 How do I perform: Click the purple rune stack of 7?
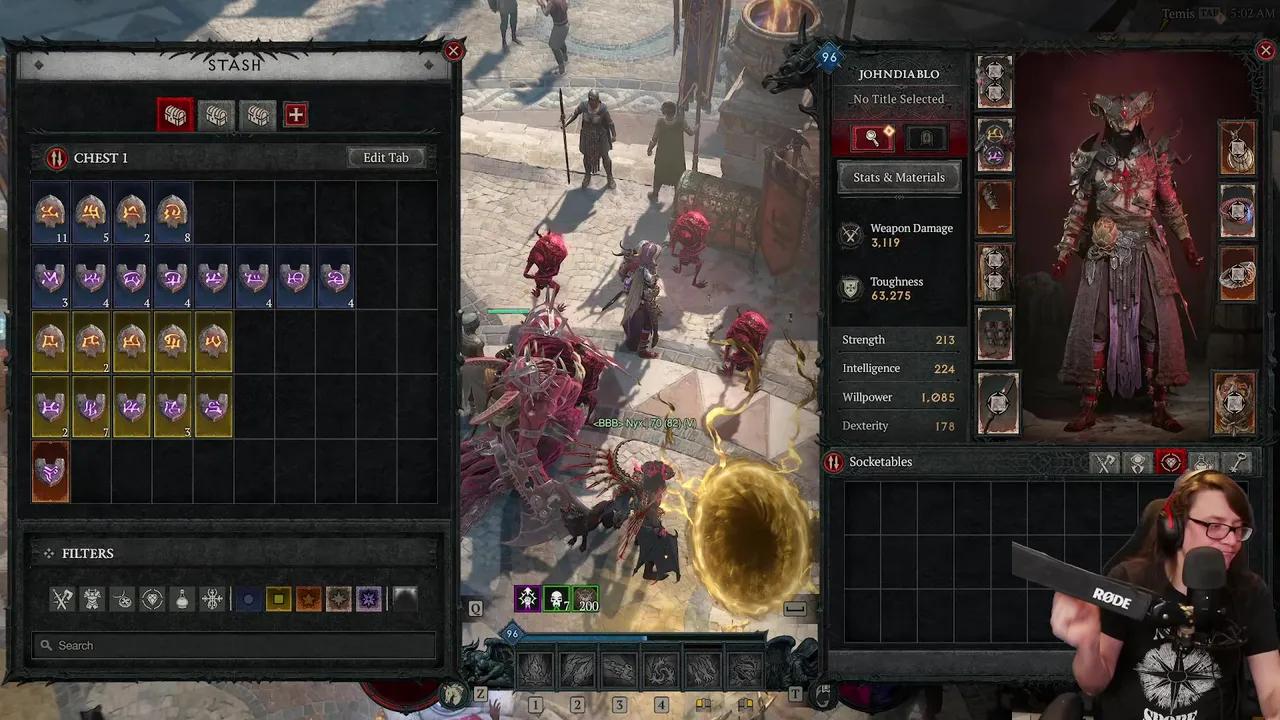[91, 408]
